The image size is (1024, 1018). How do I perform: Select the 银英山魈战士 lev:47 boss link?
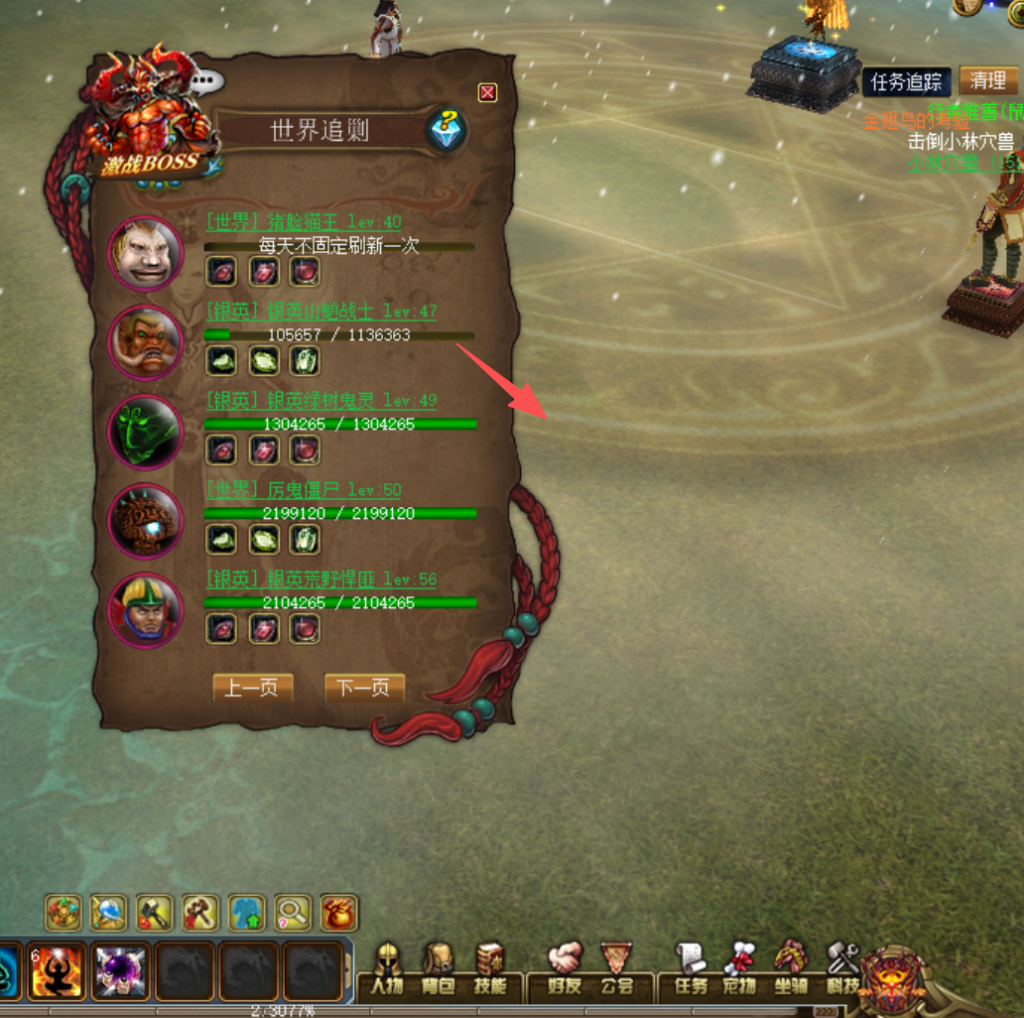tap(321, 311)
